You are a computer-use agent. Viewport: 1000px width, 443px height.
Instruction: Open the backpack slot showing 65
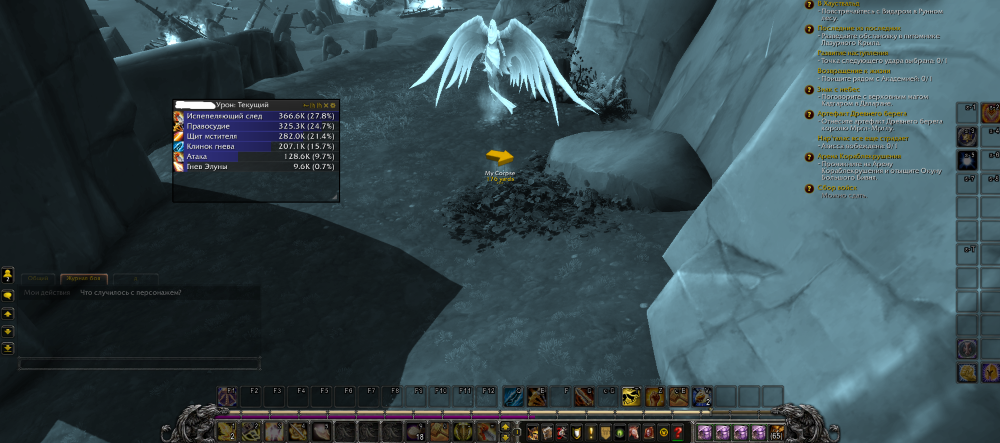777,432
